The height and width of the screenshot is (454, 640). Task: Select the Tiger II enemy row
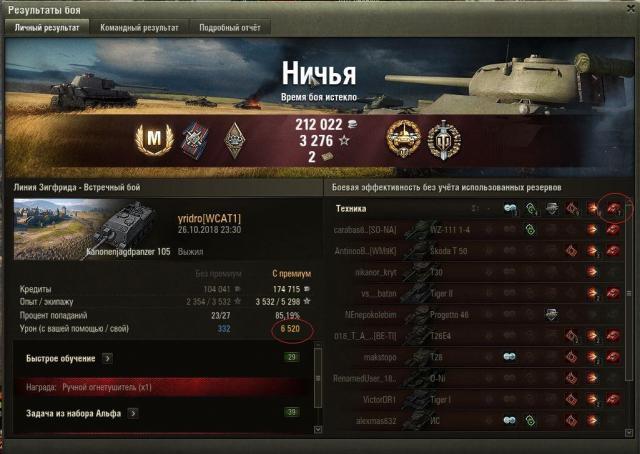[470, 292]
